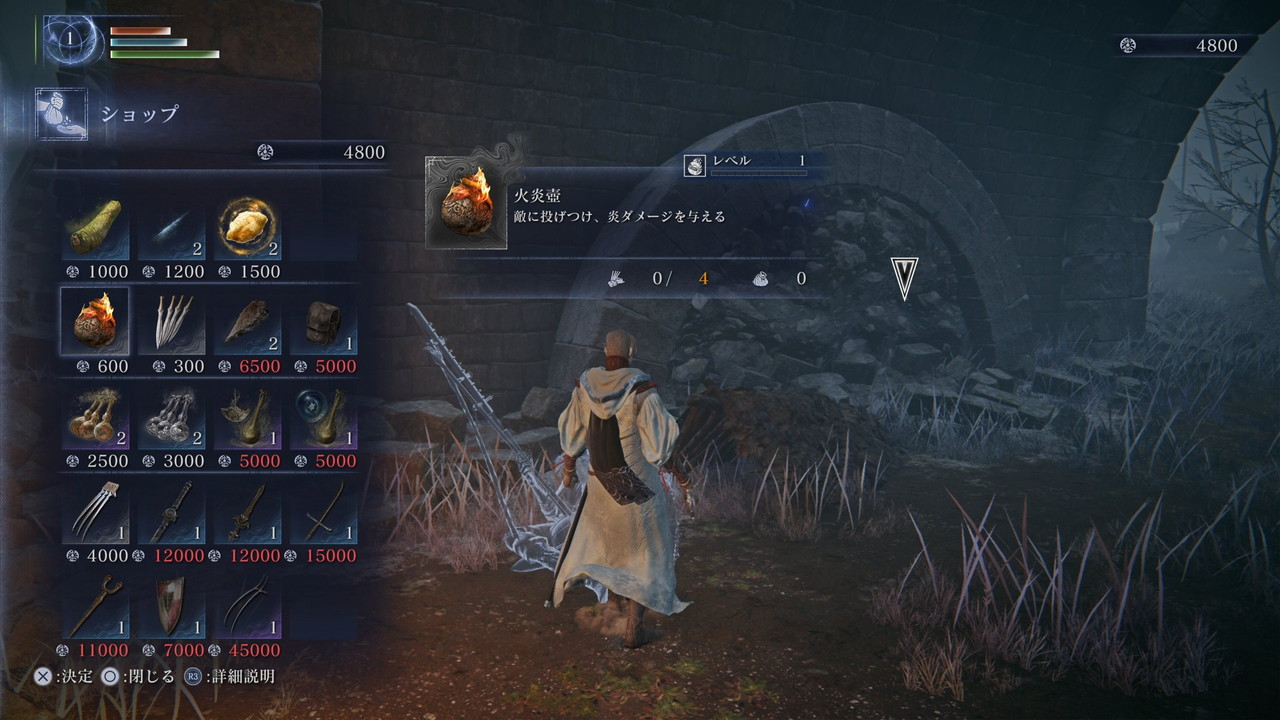Choose the dark greatsword with round guard

click(x=171, y=512)
